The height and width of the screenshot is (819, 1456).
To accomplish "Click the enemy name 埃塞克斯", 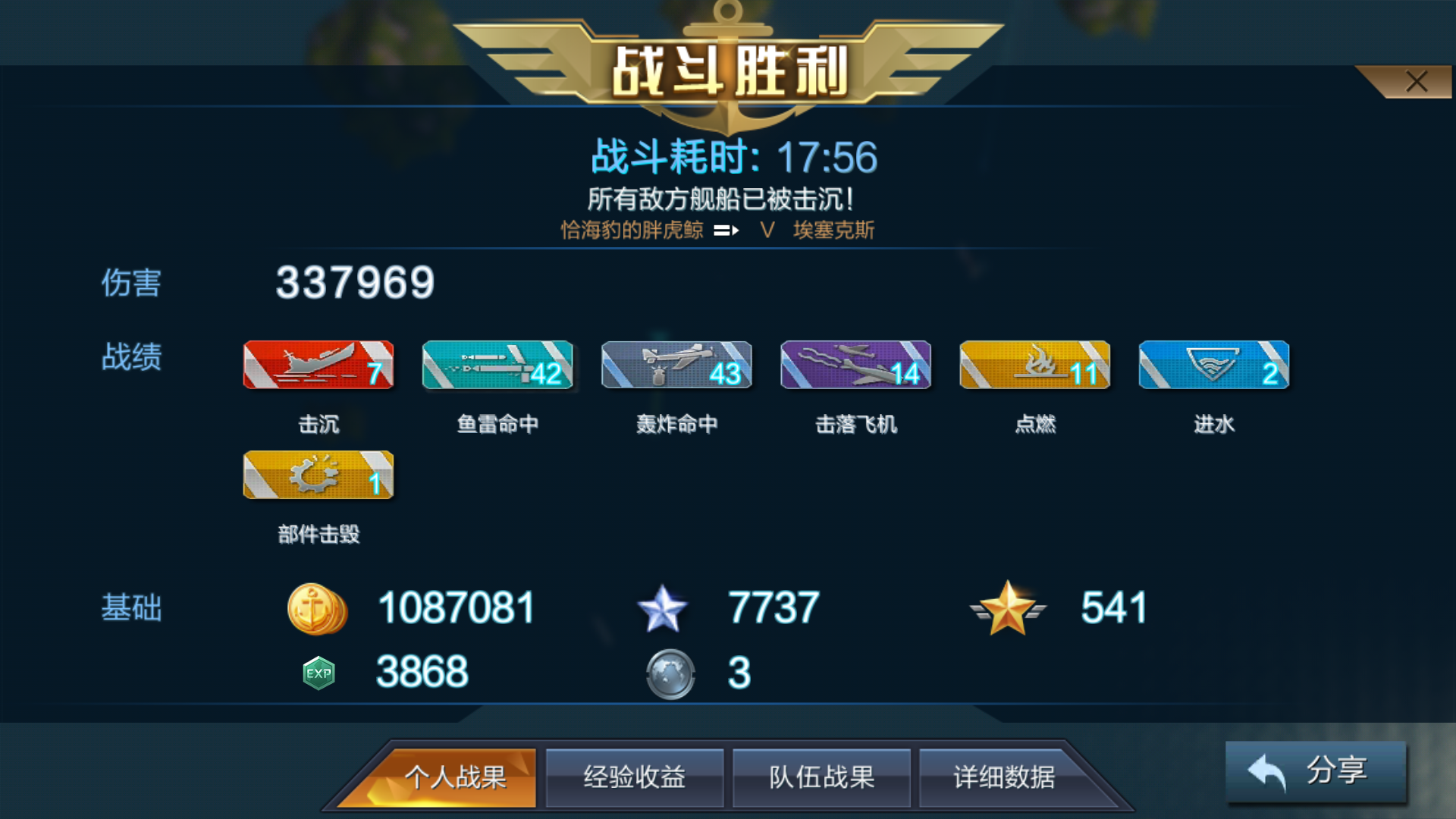I will (x=836, y=230).
